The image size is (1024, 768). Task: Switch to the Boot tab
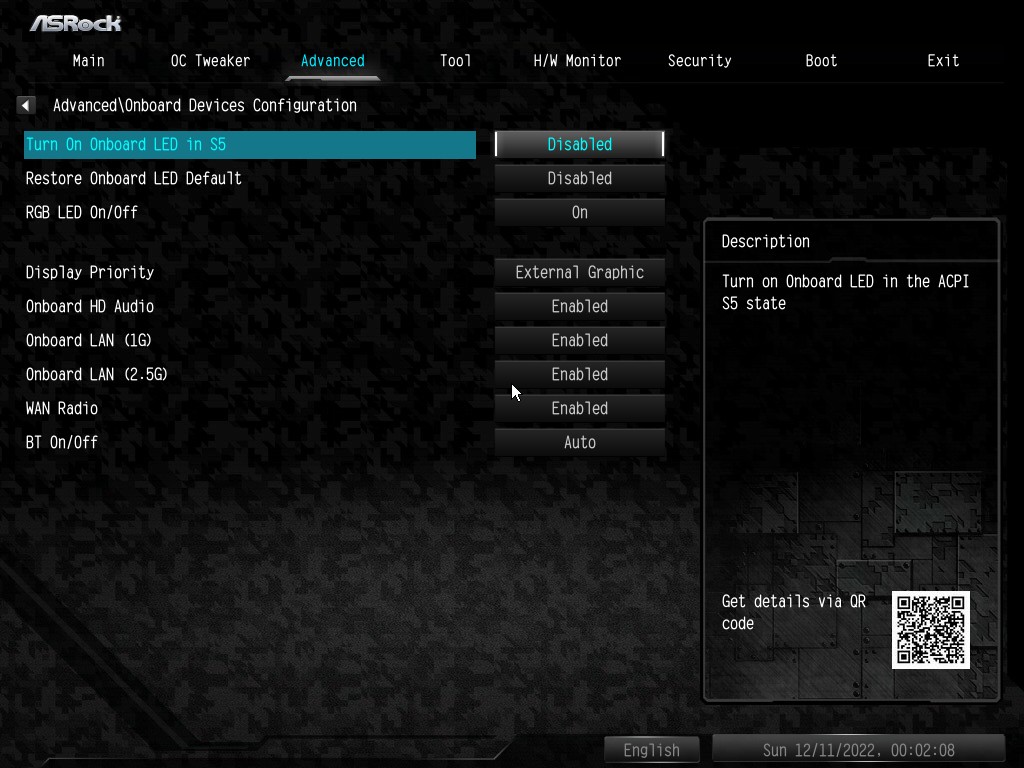pos(821,61)
